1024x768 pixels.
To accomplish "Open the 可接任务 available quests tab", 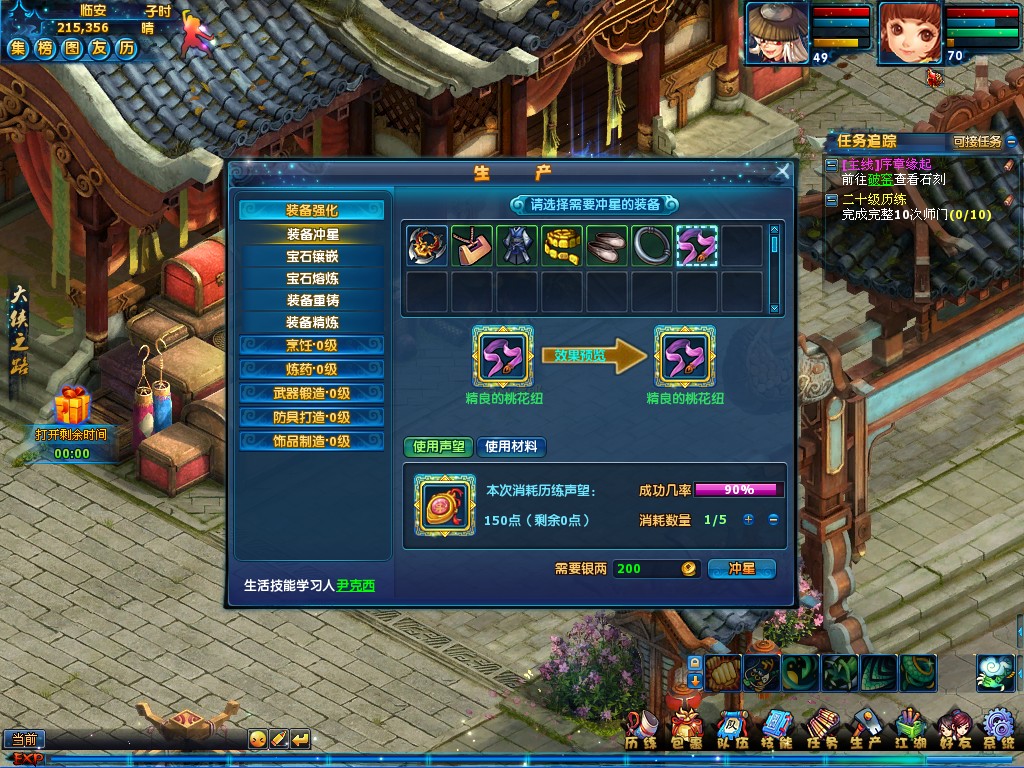I will pos(977,142).
